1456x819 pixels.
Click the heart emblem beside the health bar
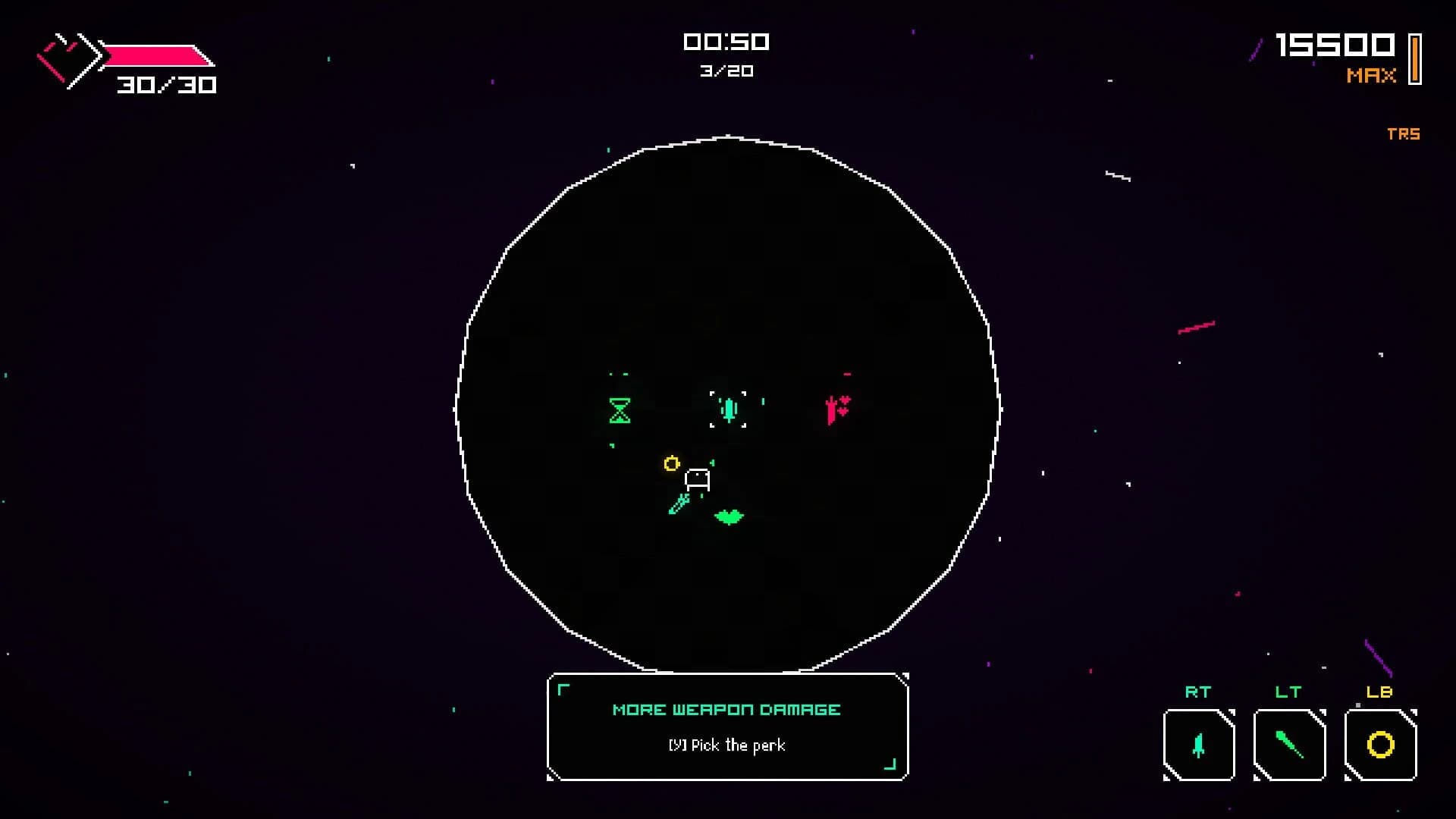click(71, 59)
